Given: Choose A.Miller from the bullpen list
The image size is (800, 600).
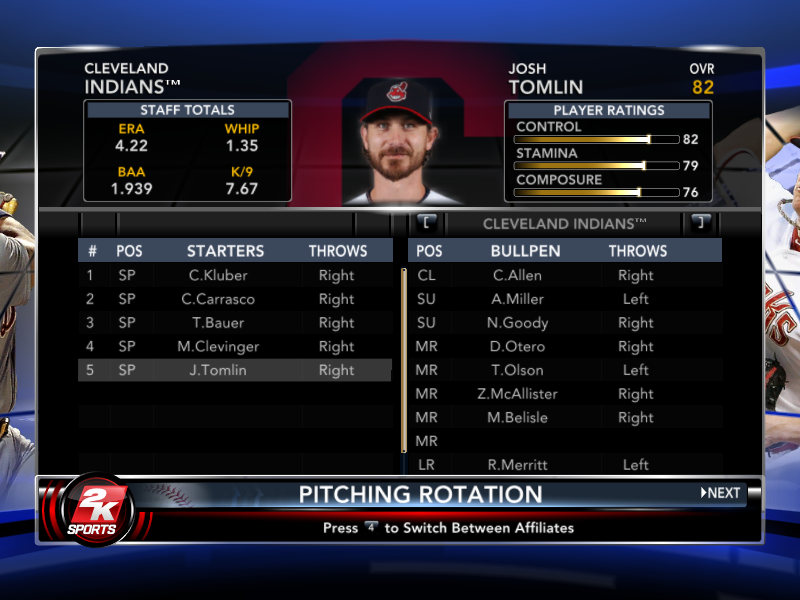Looking at the screenshot, I should coord(518,299).
